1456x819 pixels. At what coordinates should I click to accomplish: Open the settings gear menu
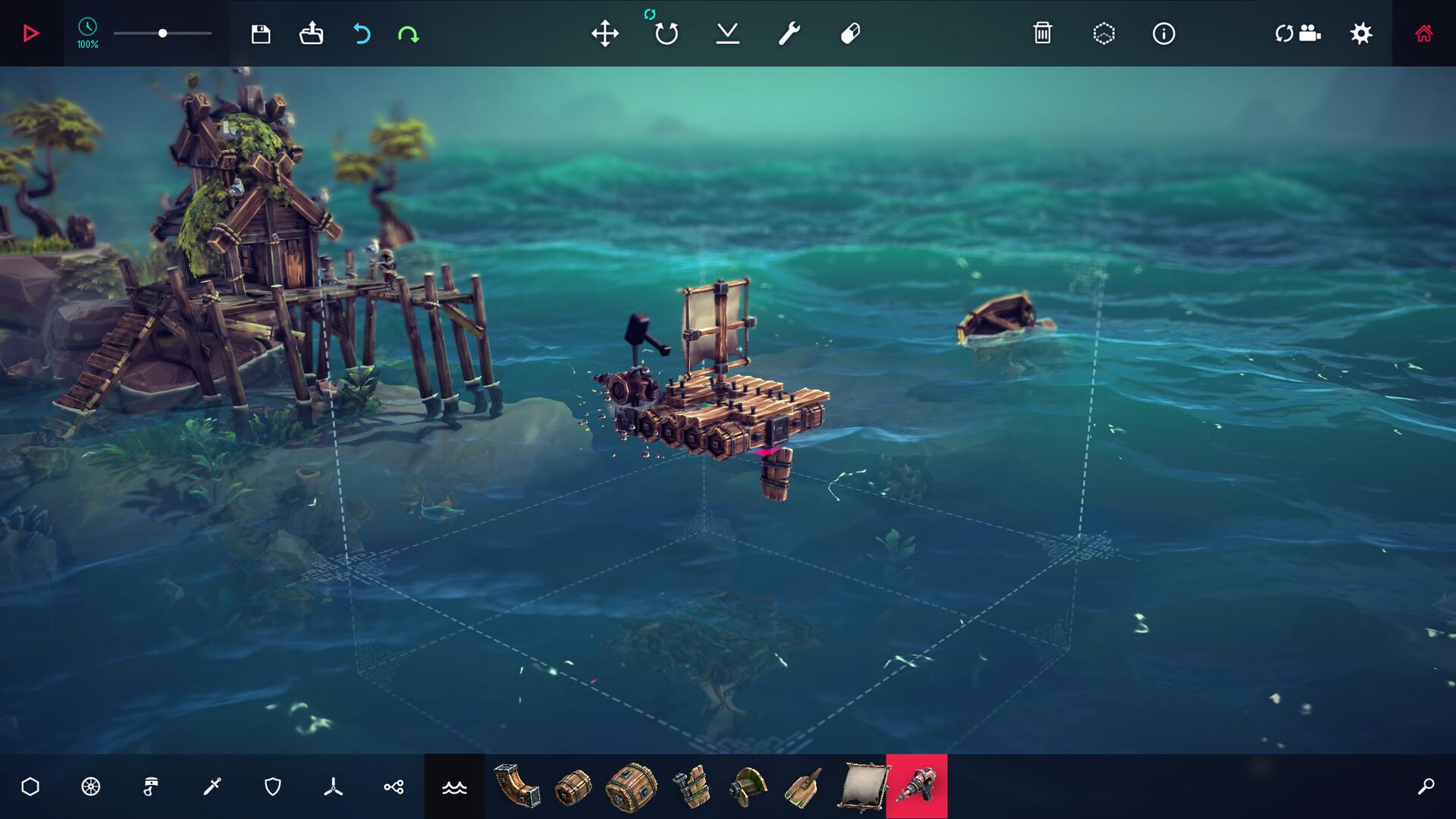[x=1361, y=33]
